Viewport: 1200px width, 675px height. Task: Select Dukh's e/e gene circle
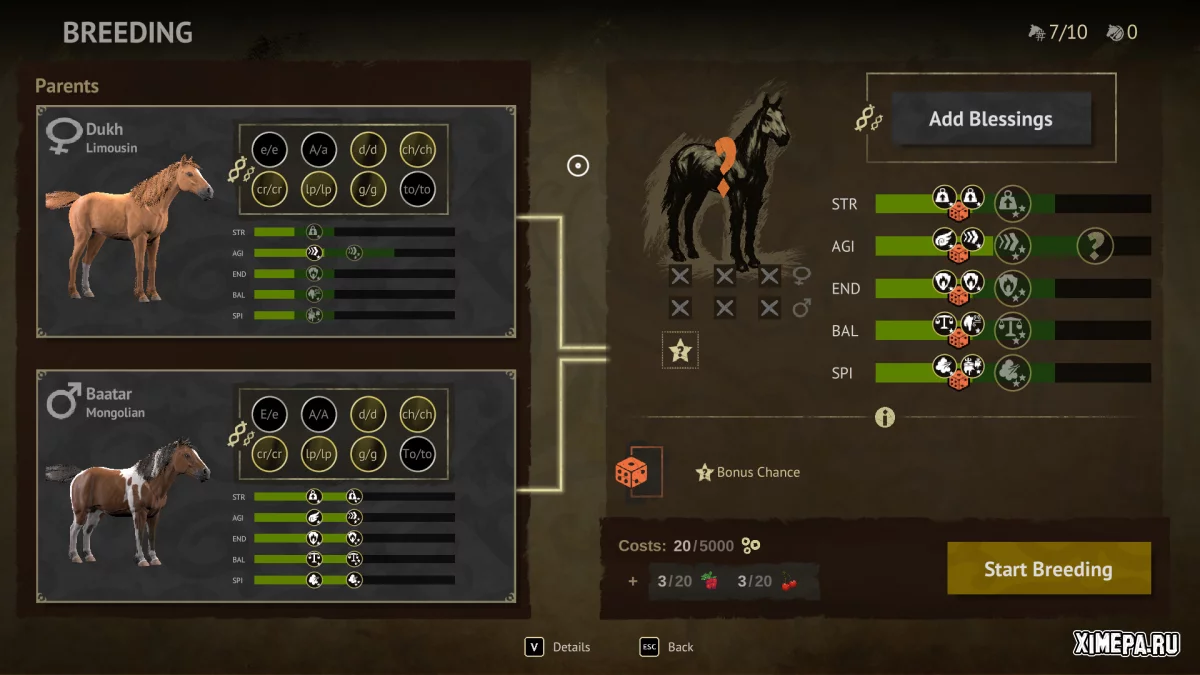coord(269,149)
